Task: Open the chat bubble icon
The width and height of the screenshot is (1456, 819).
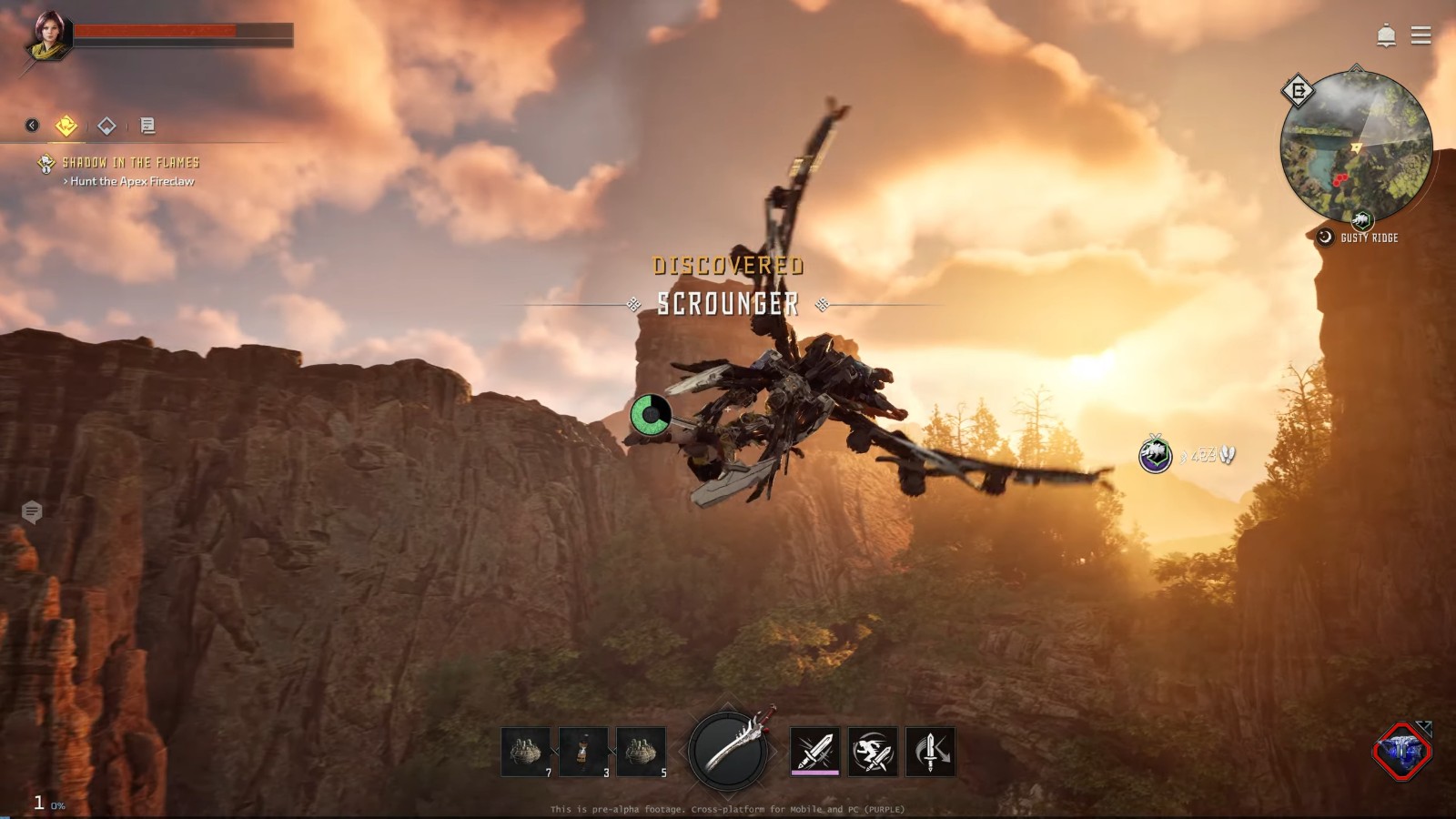Action: (x=32, y=512)
